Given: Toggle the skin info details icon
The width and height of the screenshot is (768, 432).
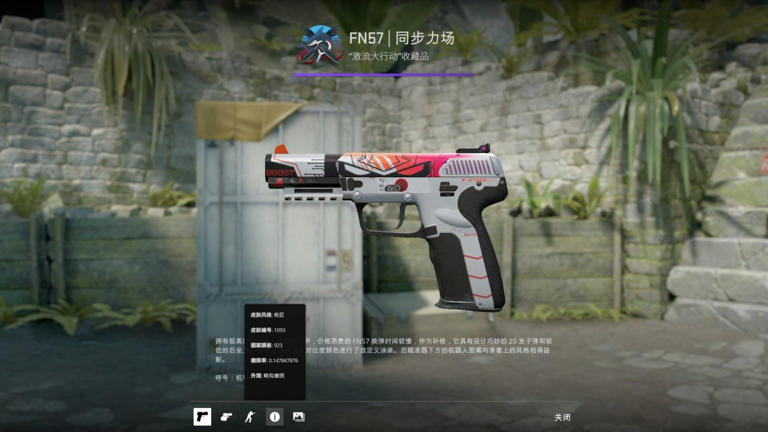Looking at the screenshot, I should coord(274,417).
